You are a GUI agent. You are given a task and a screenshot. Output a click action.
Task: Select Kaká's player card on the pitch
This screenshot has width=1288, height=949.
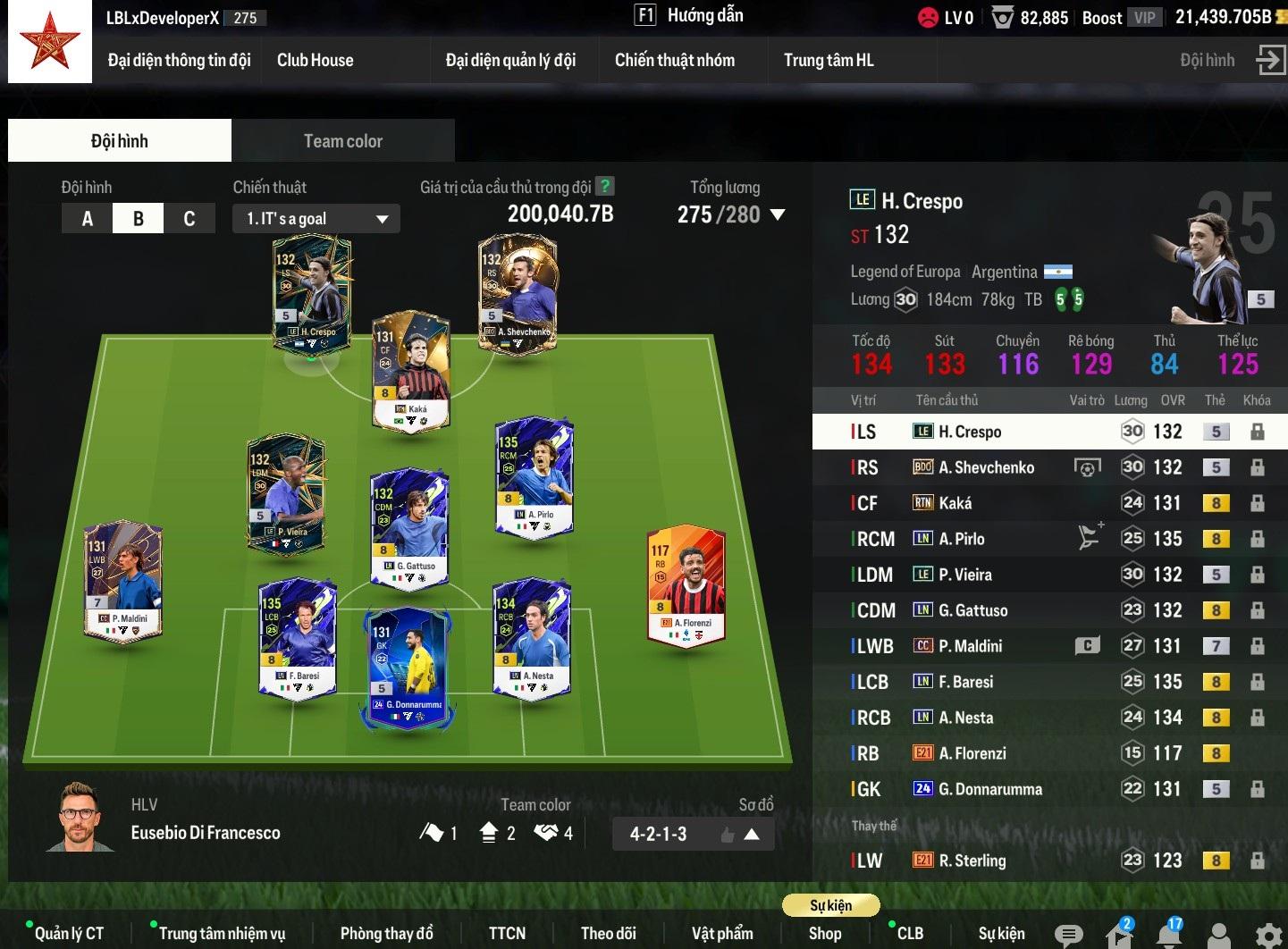point(410,371)
